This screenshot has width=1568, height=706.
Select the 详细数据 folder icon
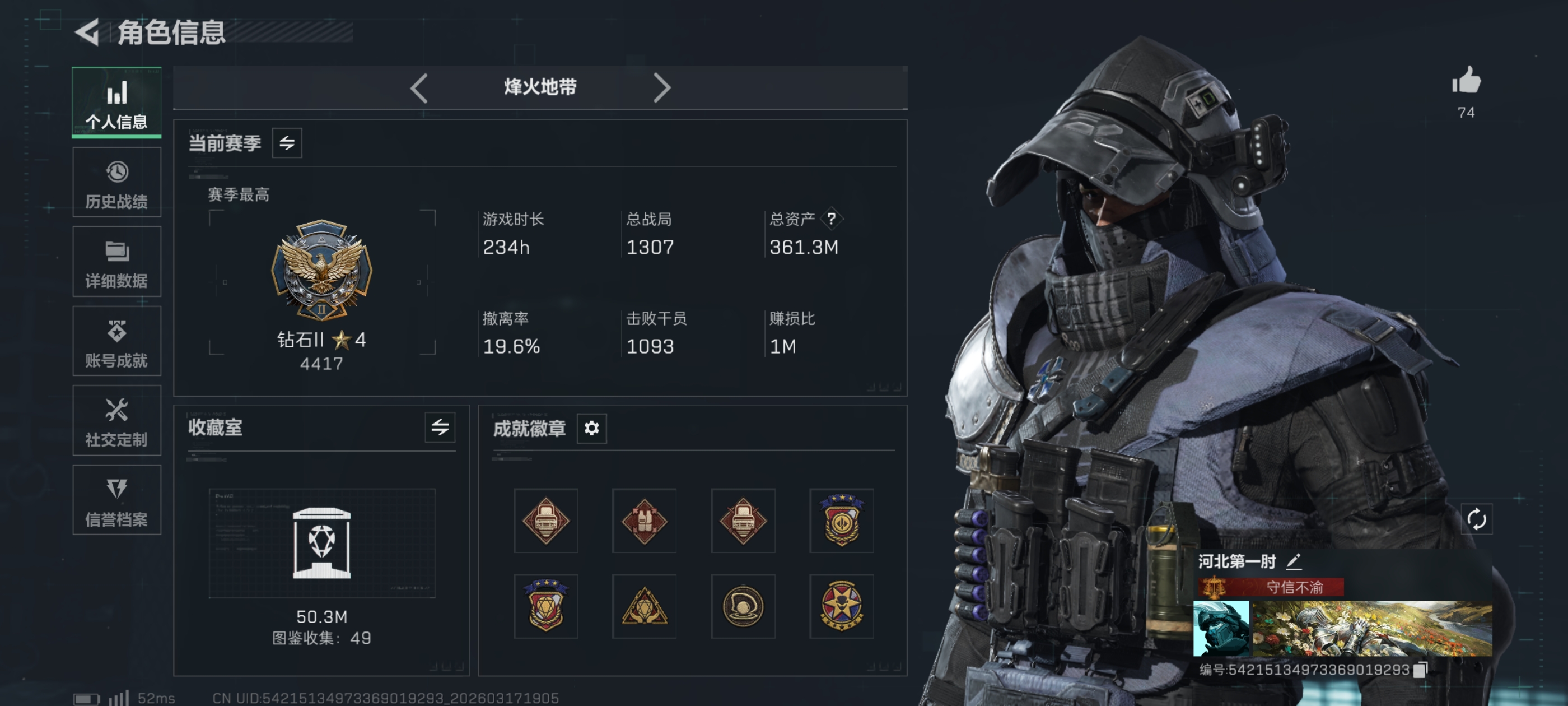click(x=116, y=252)
